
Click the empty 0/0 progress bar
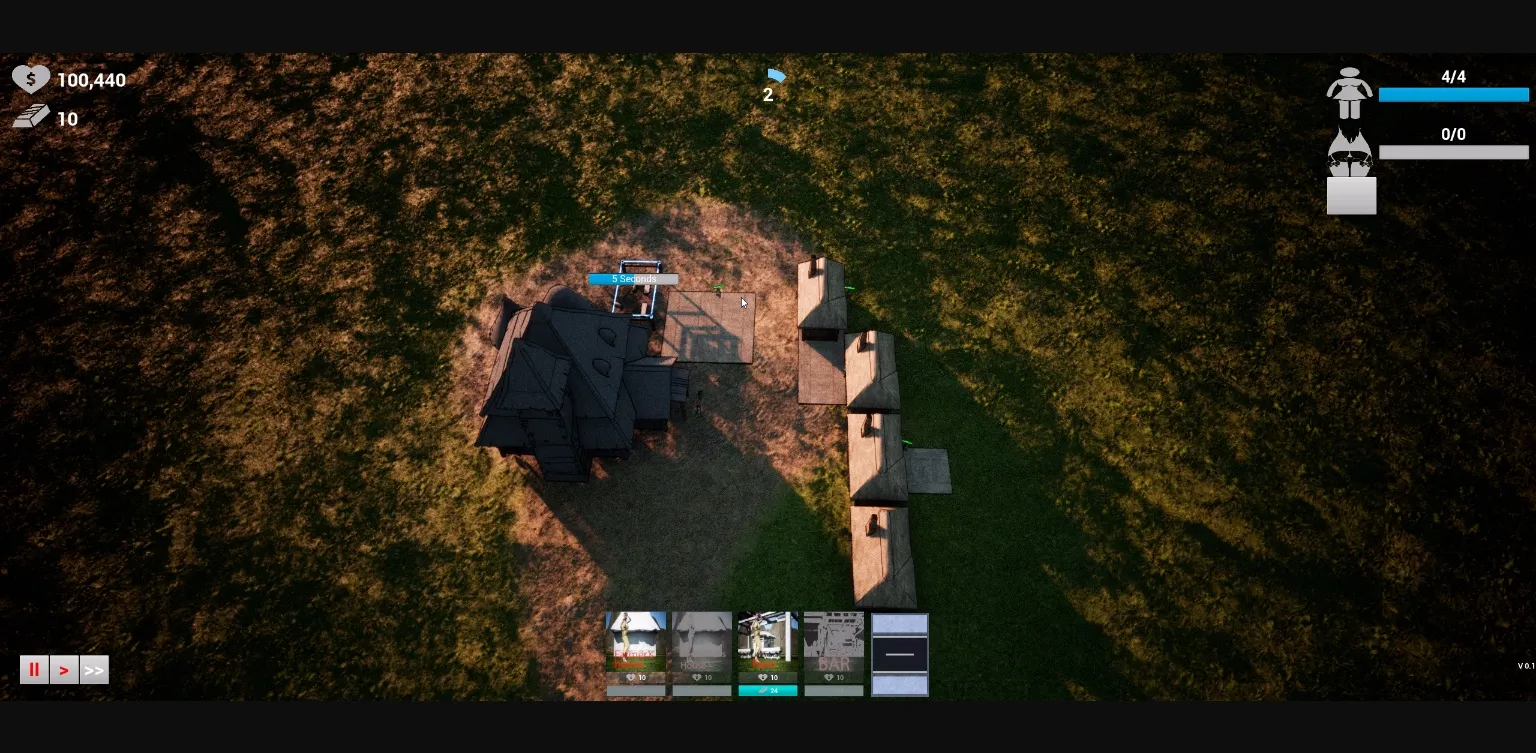(x=1453, y=152)
